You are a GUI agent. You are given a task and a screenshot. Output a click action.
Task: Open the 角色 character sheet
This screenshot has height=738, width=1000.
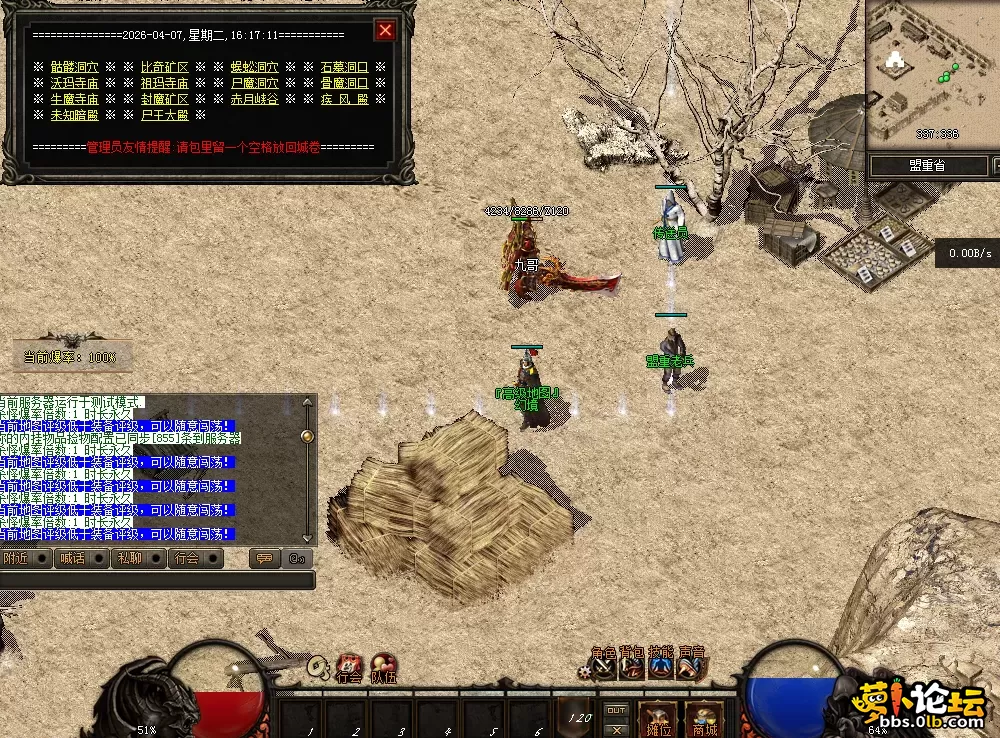click(x=604, y=665)
